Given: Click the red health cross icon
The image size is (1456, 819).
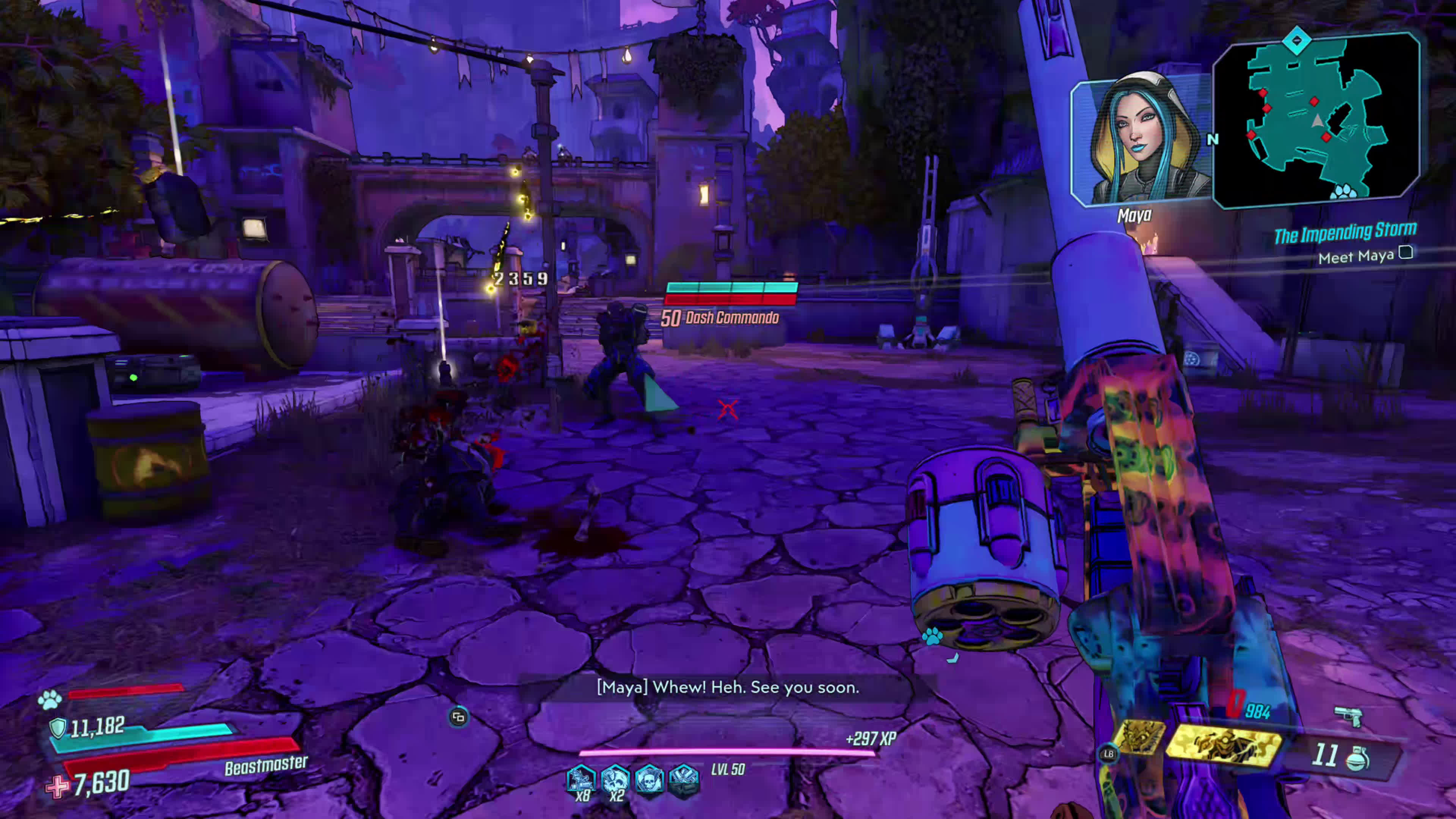Looking at the screenshot, I should (58, 786).
